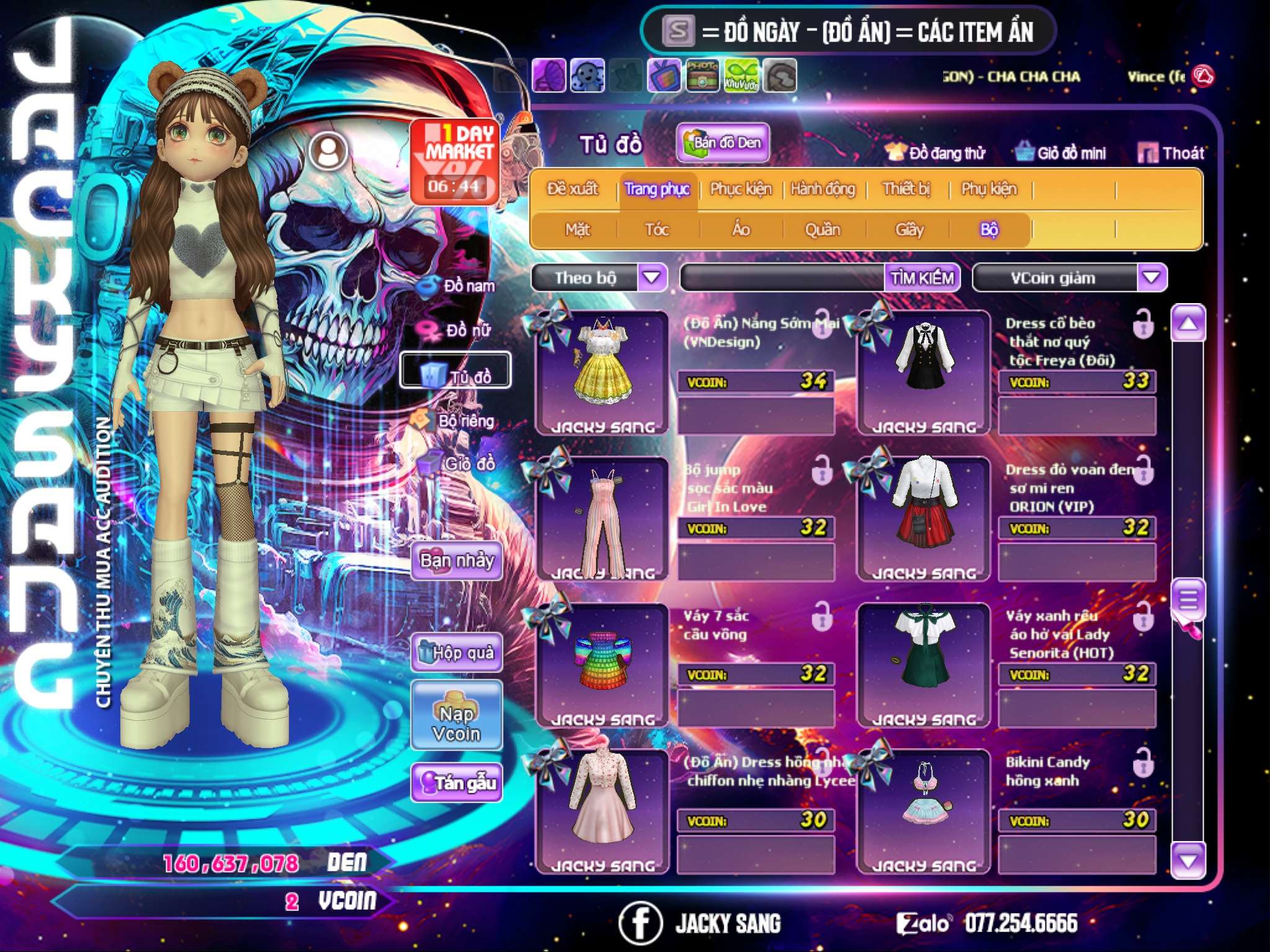Open the Theo bộ dropdown

pos(652,277)
